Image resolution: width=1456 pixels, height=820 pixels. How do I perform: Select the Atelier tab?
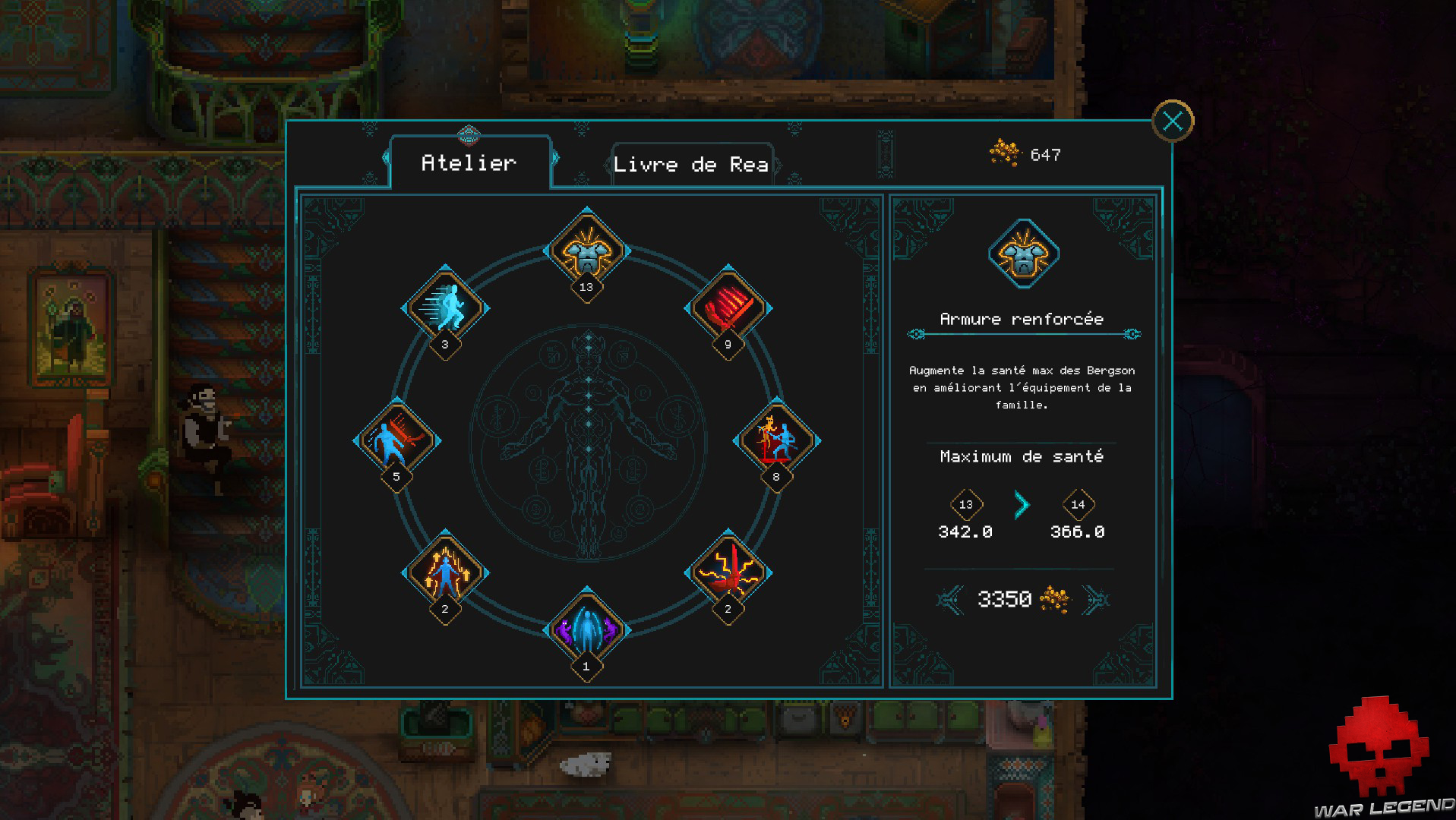coord(469,162)
